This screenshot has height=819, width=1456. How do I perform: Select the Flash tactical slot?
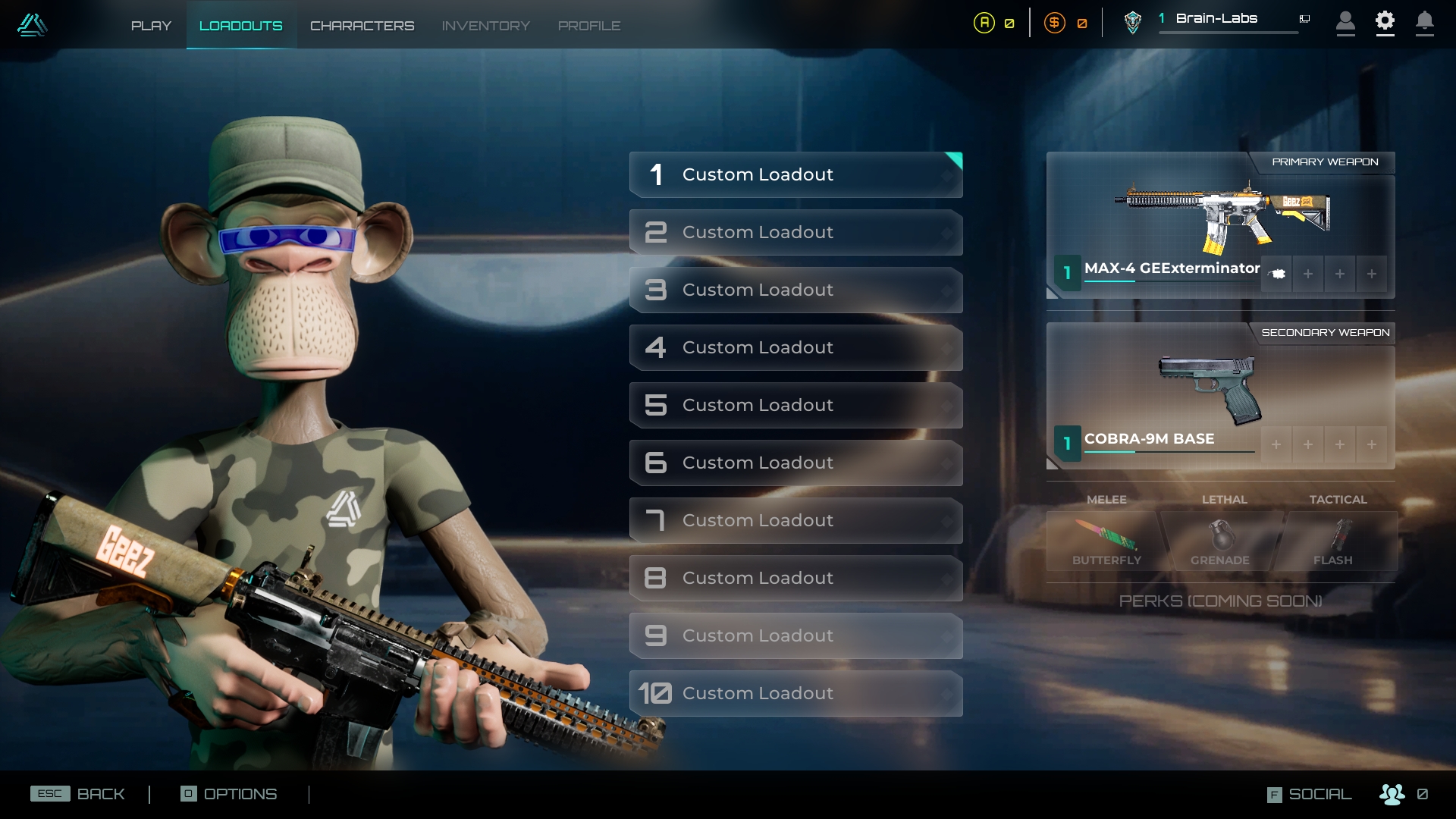[1335, 541]
